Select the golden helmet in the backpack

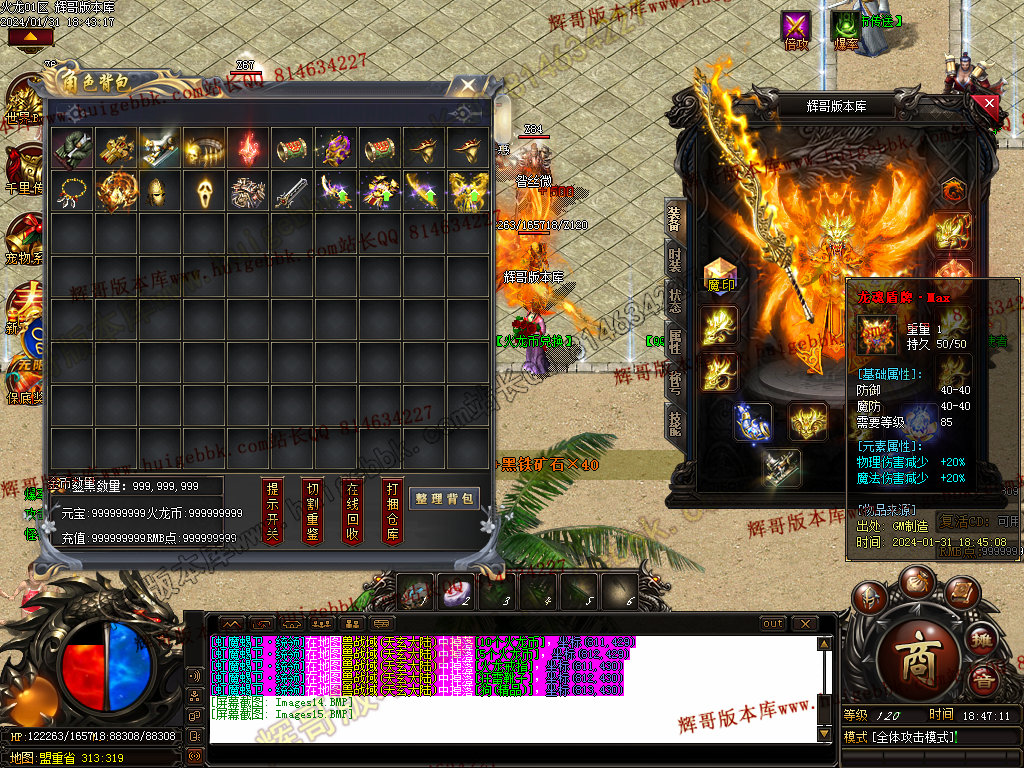pos(160,190)
